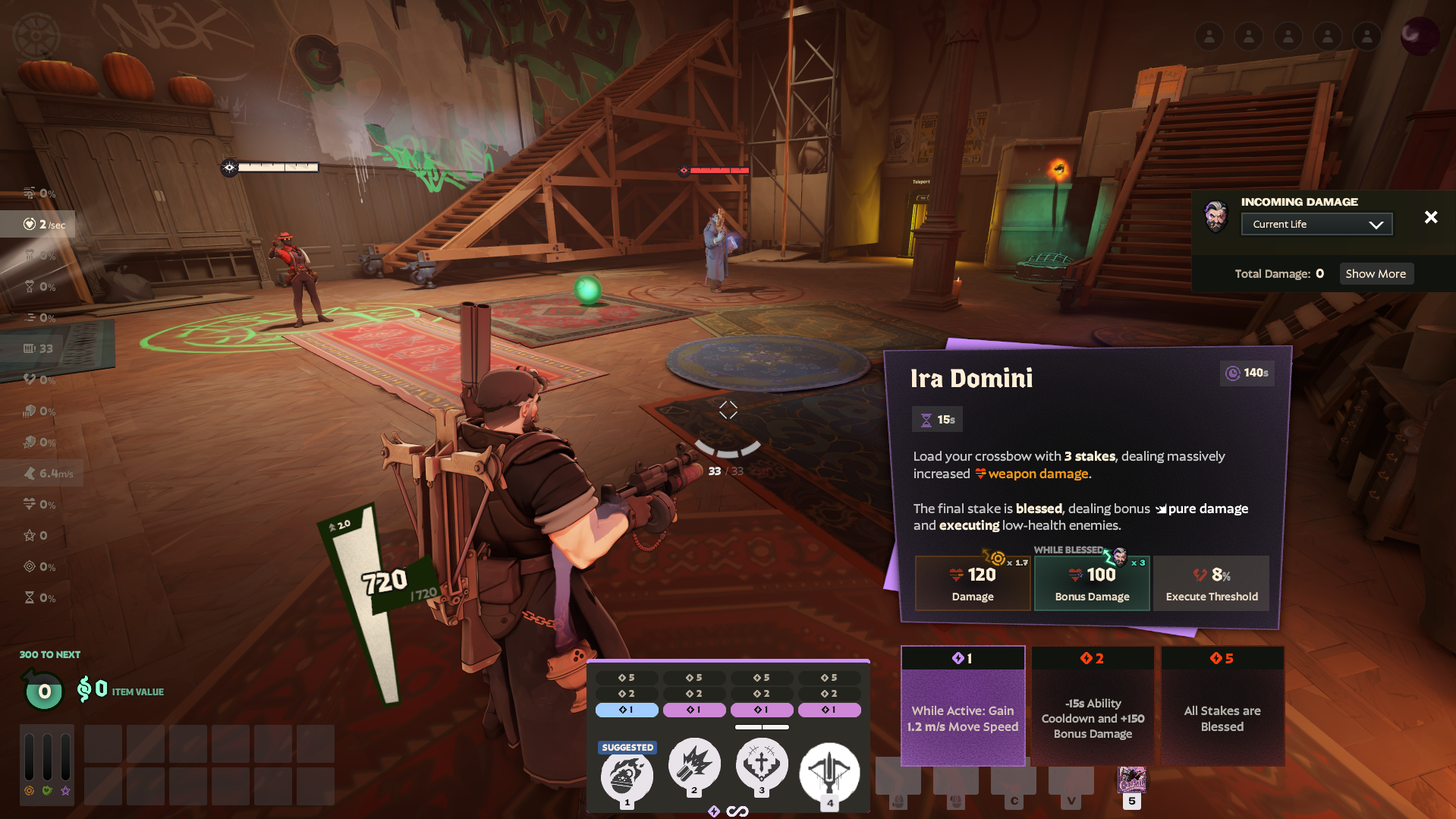Select the pink tier-1 upgrade pill above slot 2

pyautogui.click(x=694, y=710)
